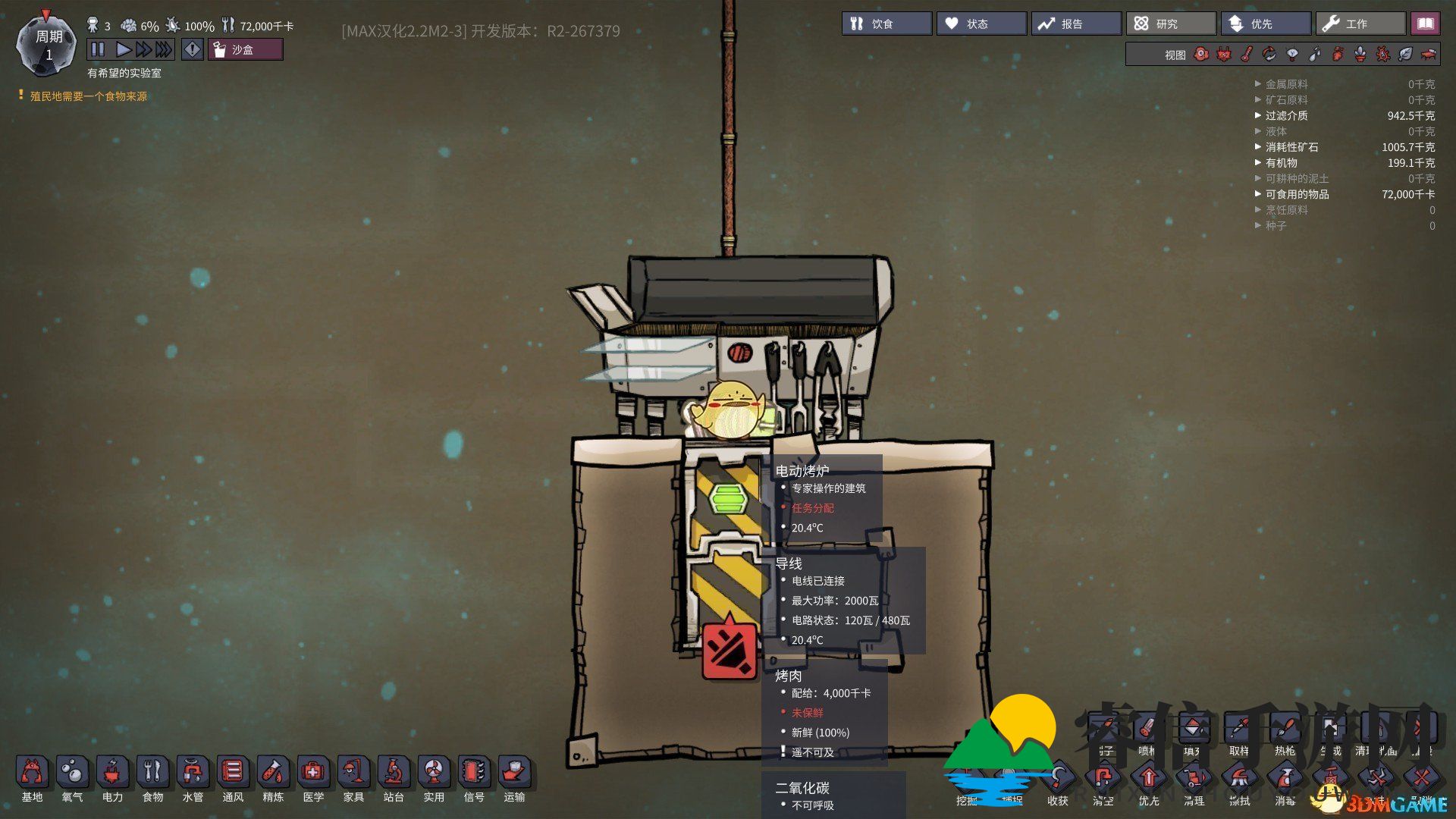The height and width of the screenshot is (819, 1456).
Task: Expand the 过滤介质 resource category
Action: coord(1286,115)
